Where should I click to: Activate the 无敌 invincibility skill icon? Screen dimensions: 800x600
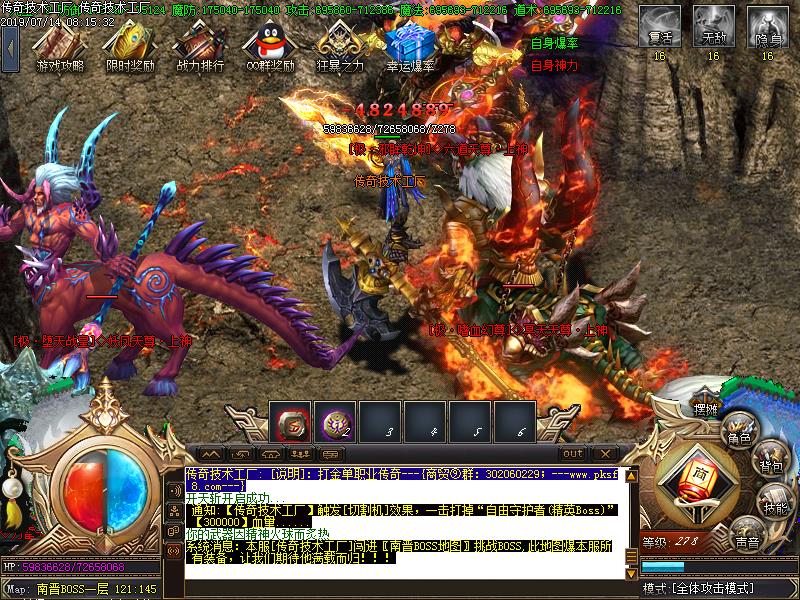(713, 25)
